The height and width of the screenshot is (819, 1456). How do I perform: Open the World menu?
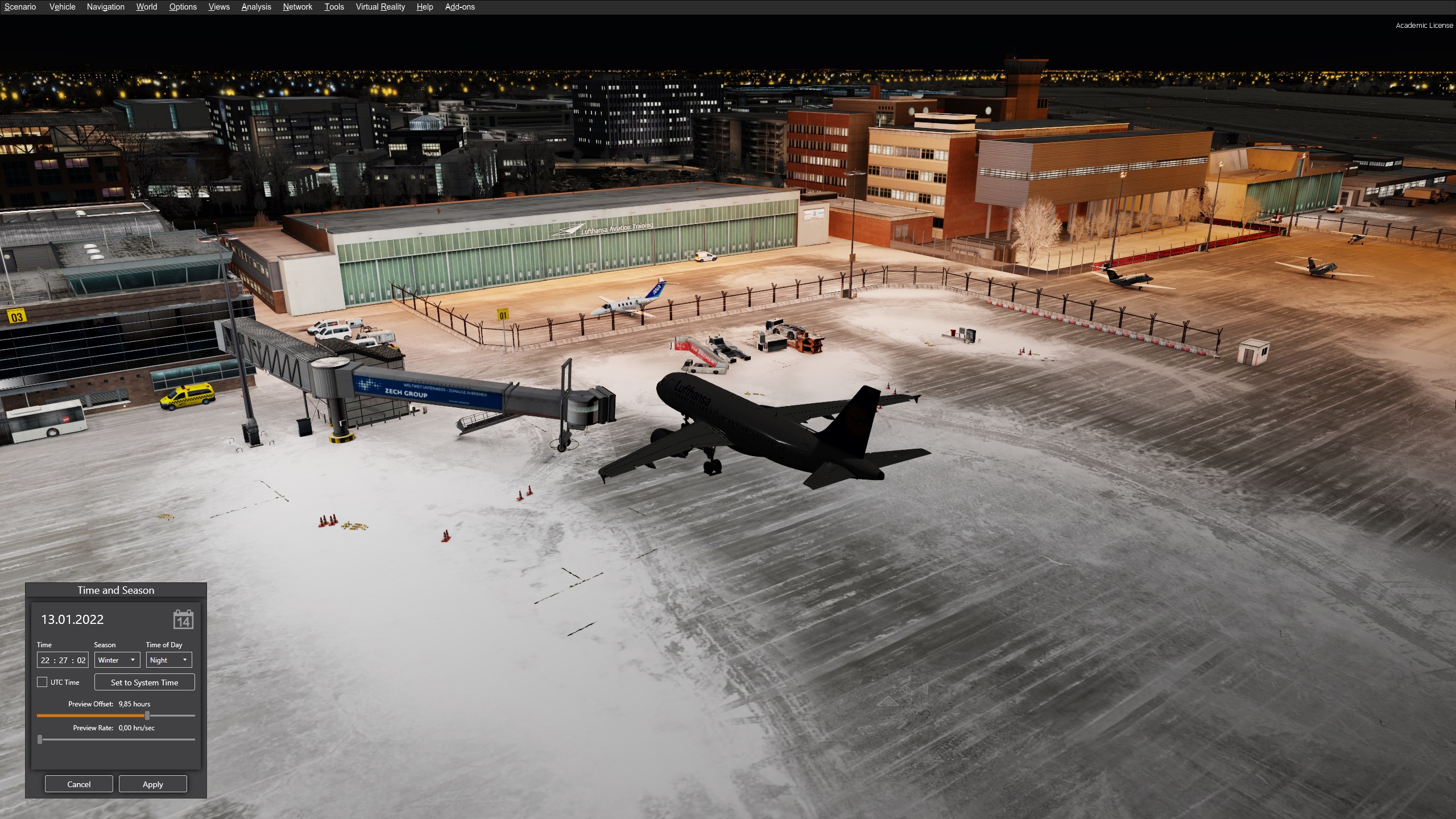point(146,7)
